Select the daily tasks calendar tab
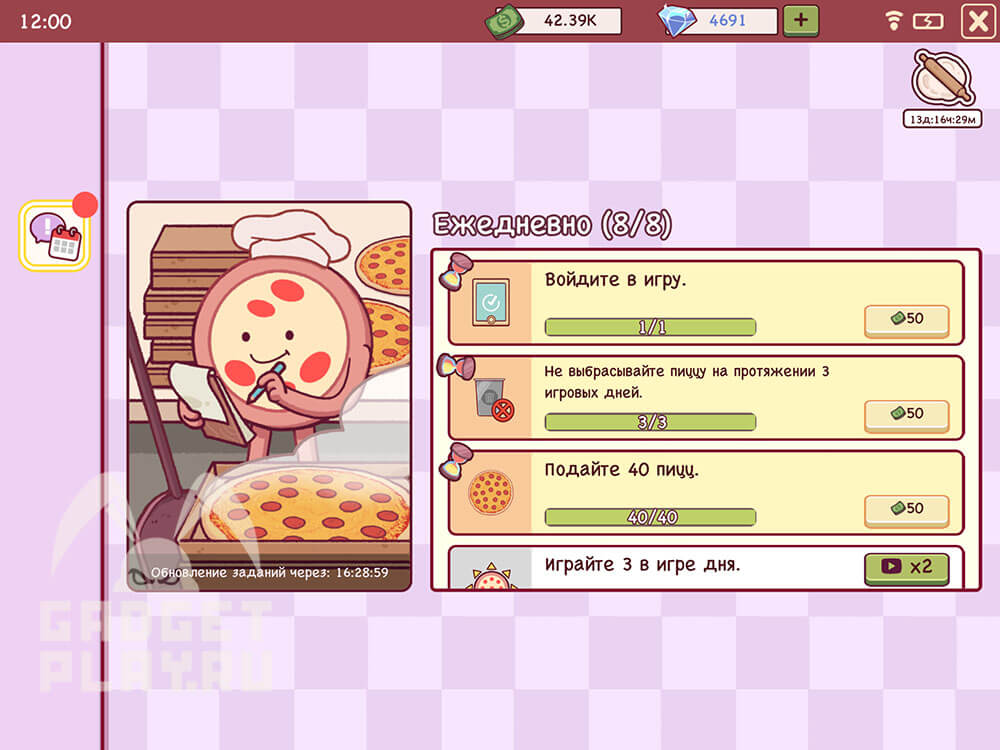 coord(54,235)
